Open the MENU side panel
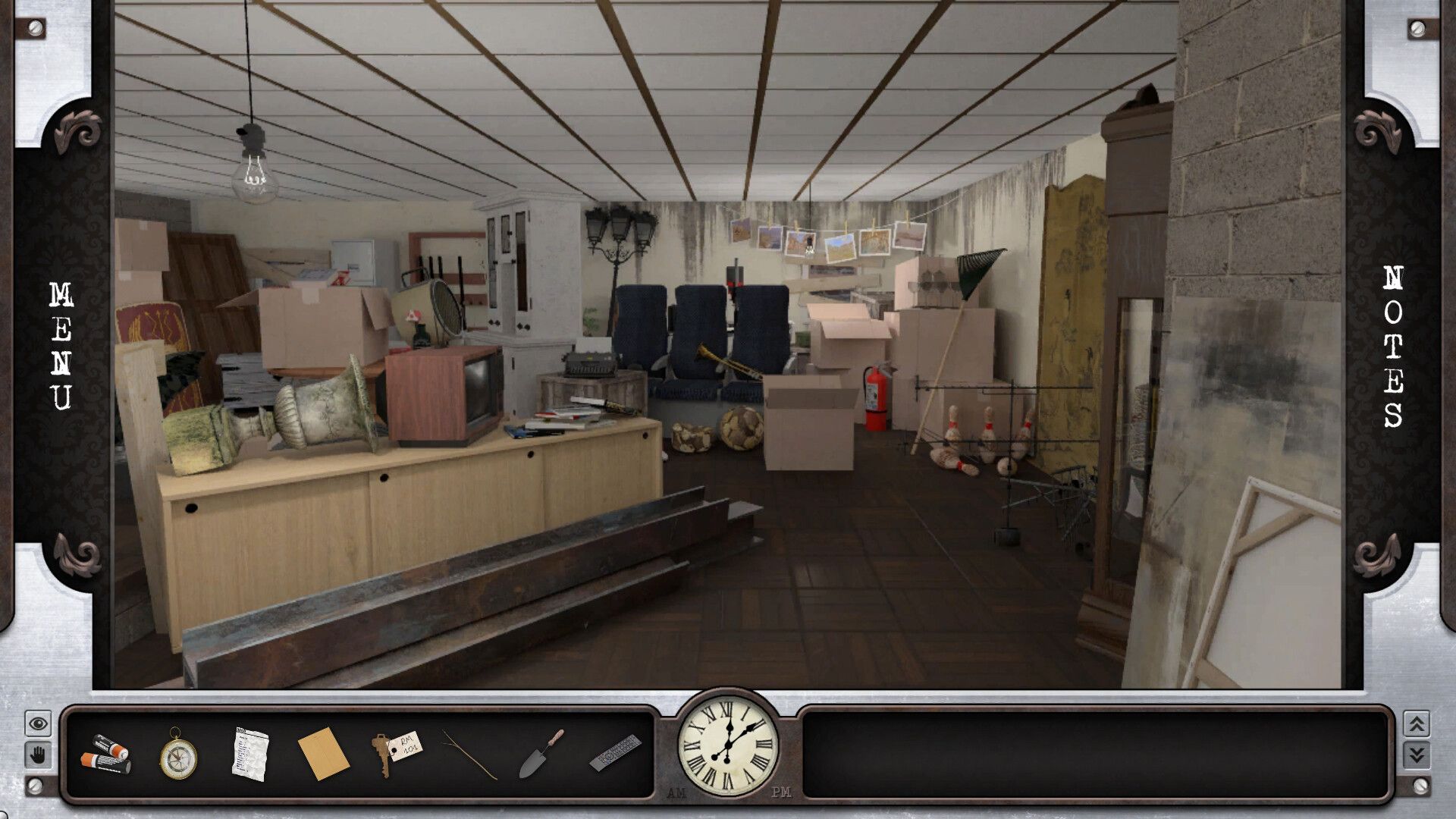 (61, 345)
